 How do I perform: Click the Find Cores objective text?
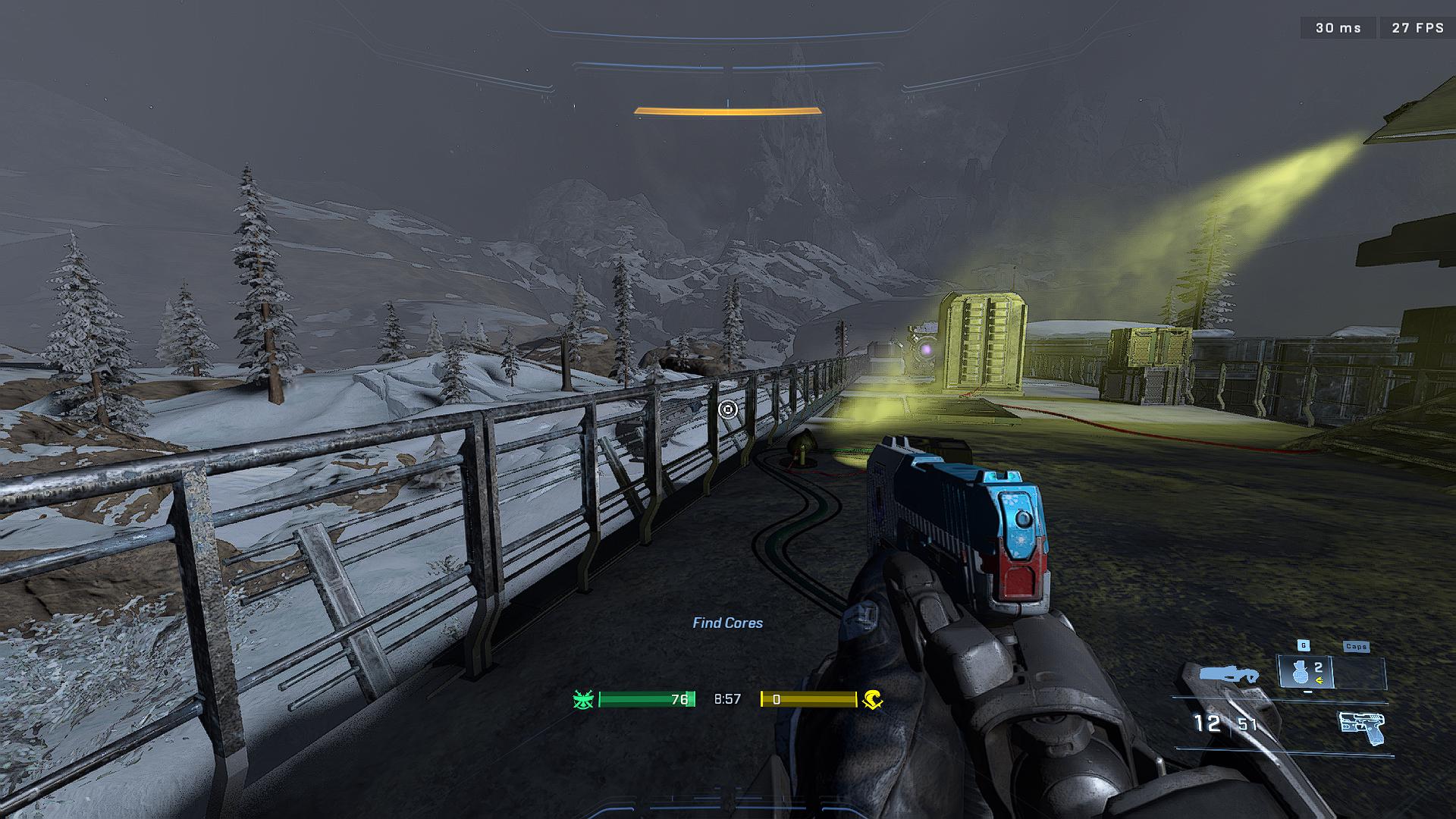pos(727,623)
